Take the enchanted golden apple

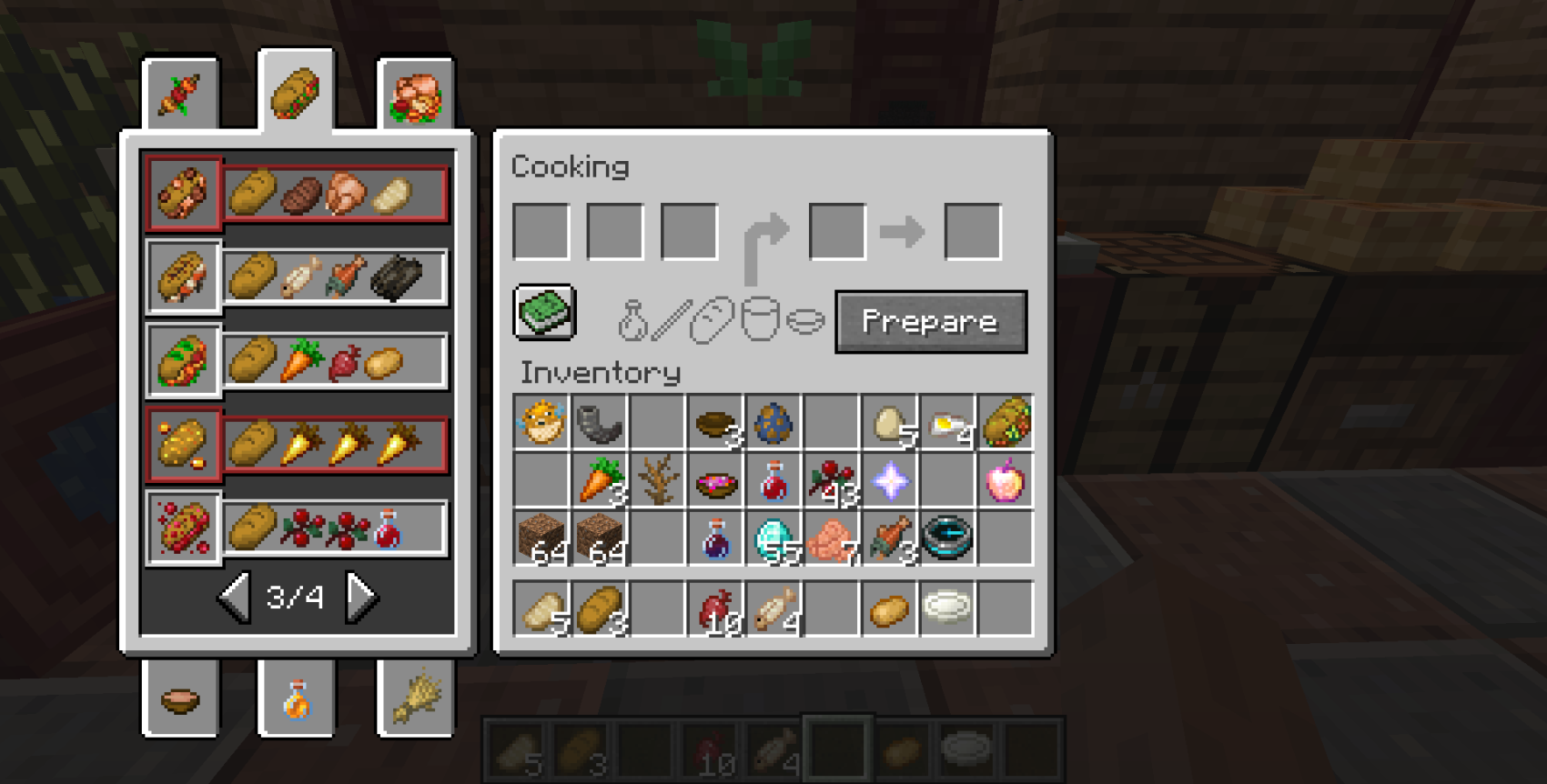[1006, 482]
